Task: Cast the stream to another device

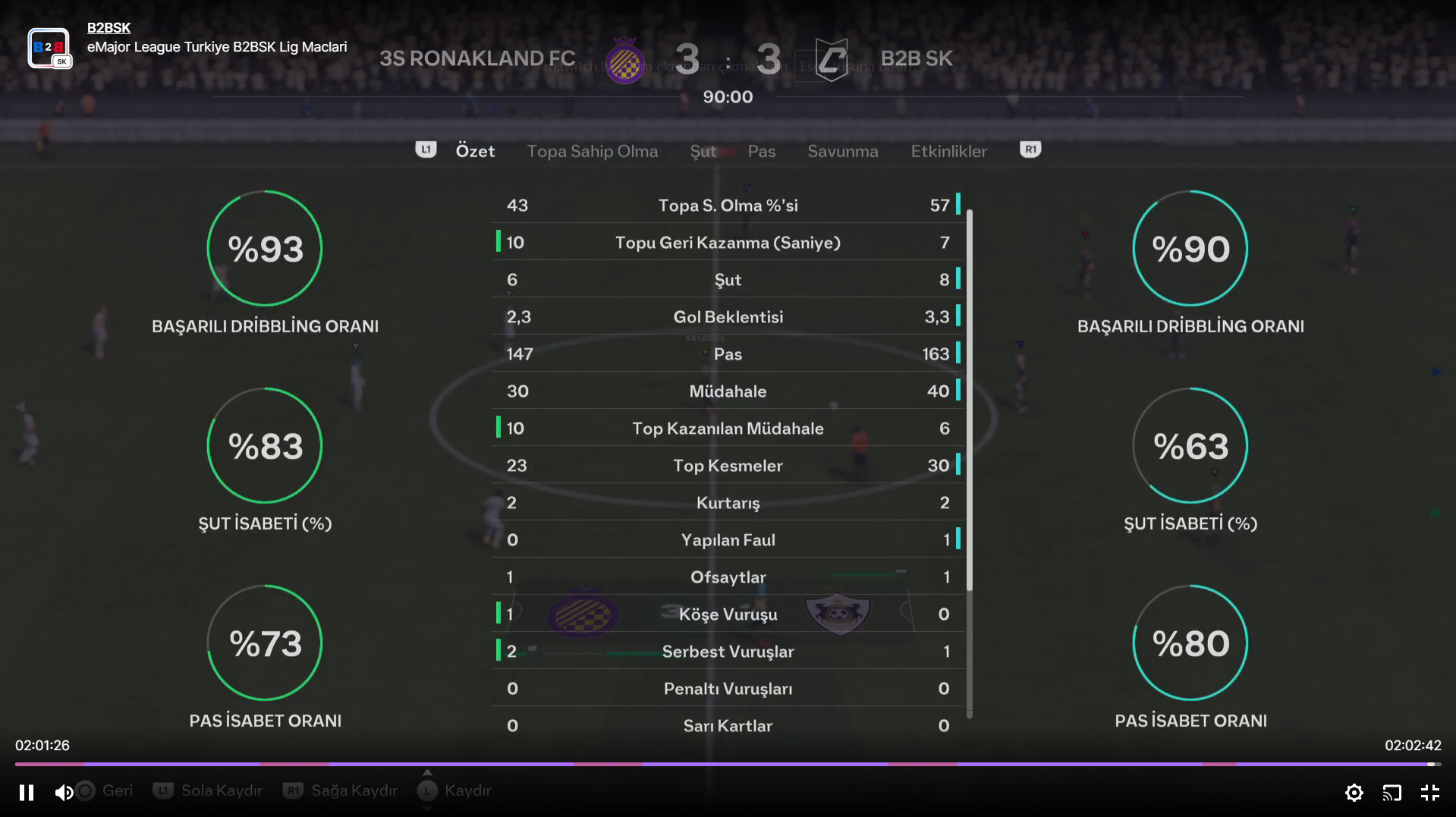Action: coord(1392,793)
